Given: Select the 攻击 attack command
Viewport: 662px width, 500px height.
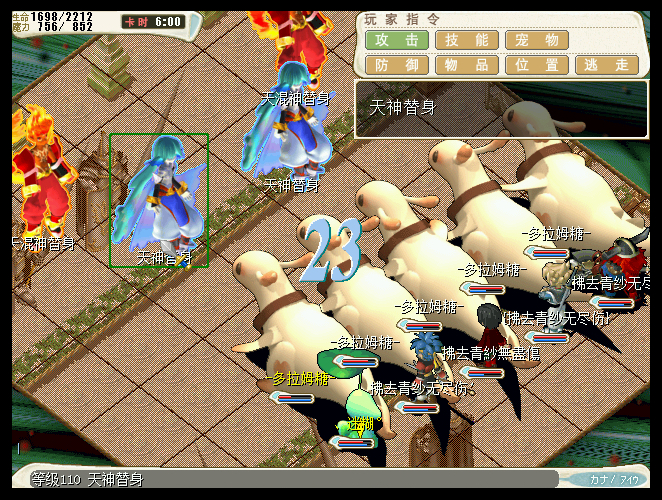Looking at the screenshot, I should pyautogui.click(x=397, y=40).
